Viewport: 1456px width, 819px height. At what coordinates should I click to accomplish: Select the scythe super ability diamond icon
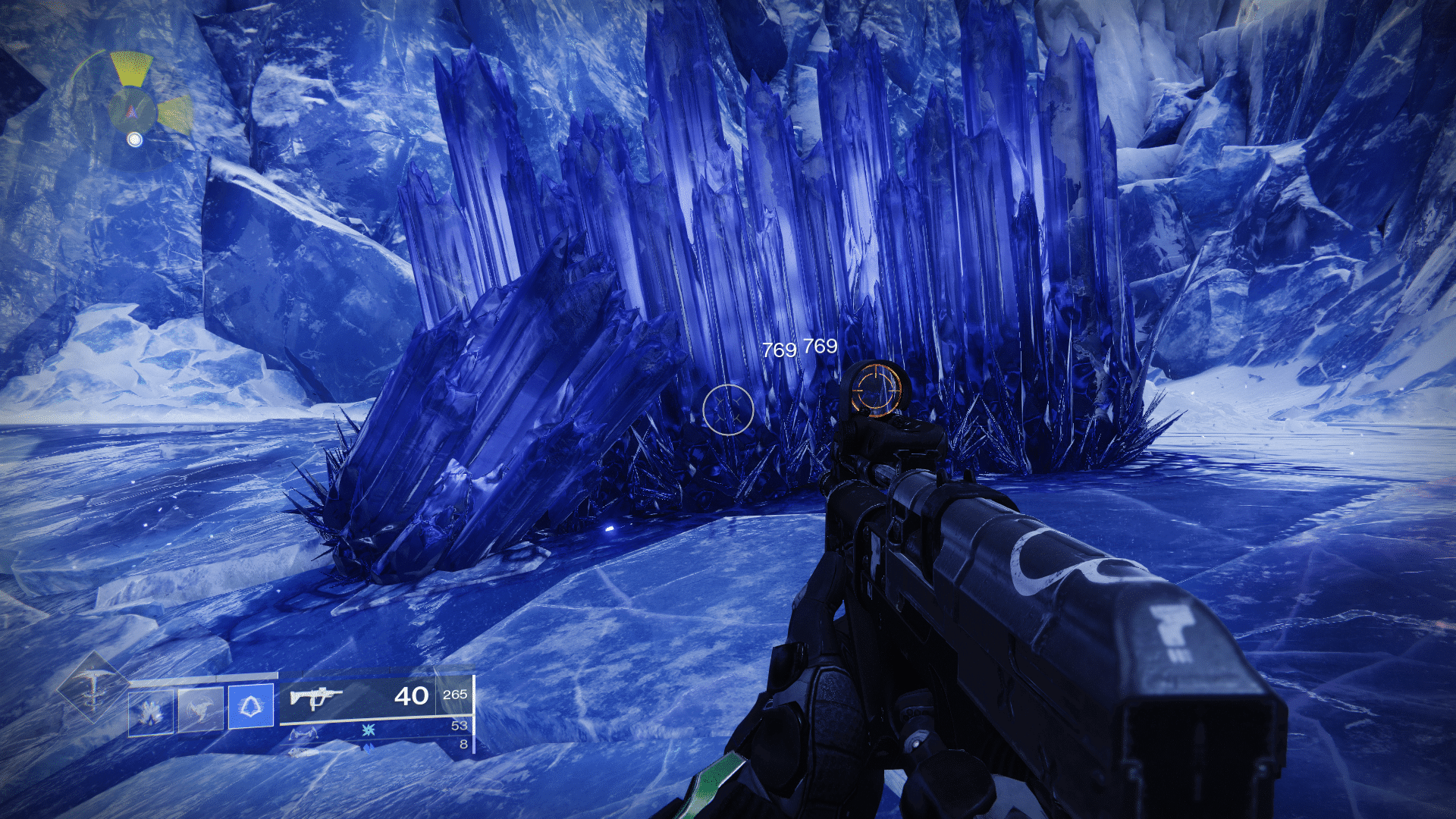tap(93, 688)
